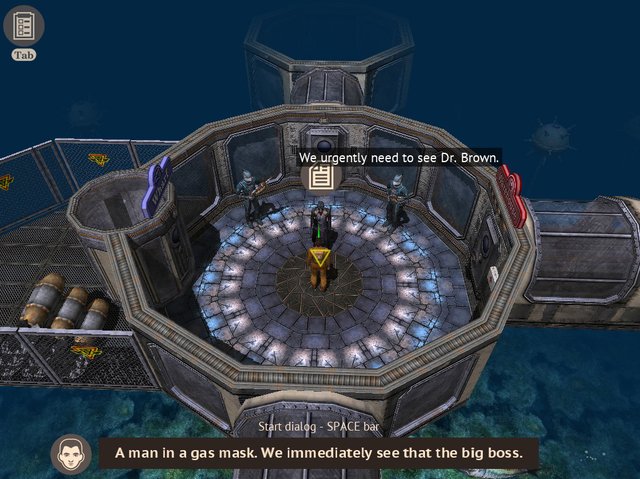Select the narrator face portrait
Viewport: 640px width, 479px height.
pyautogui.click(x=70, y=453)
